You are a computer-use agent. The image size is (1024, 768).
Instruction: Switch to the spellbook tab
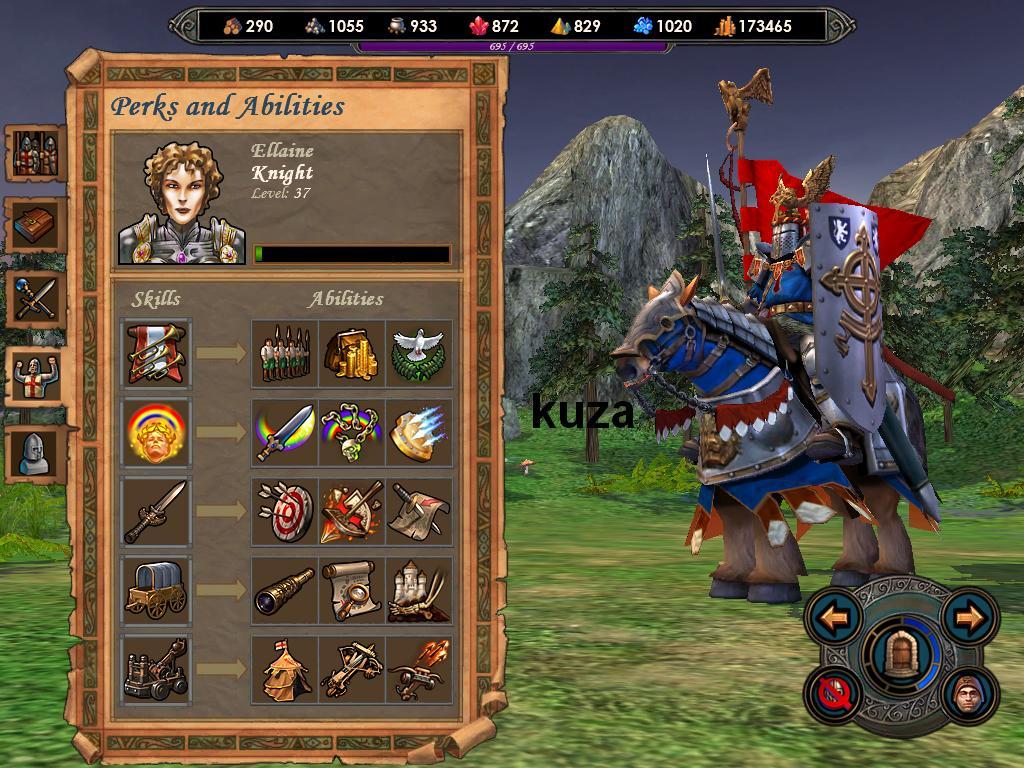coord(36,226)
